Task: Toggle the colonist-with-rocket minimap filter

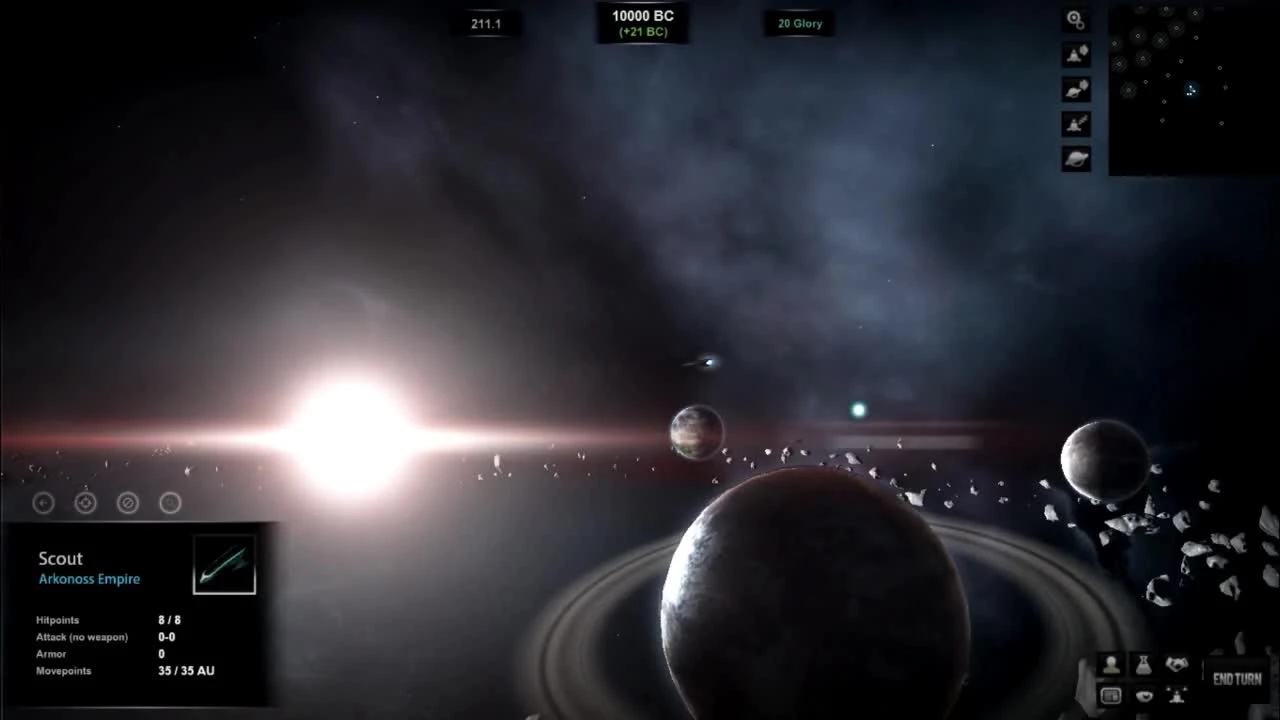Action: (x=1075, y=124)
